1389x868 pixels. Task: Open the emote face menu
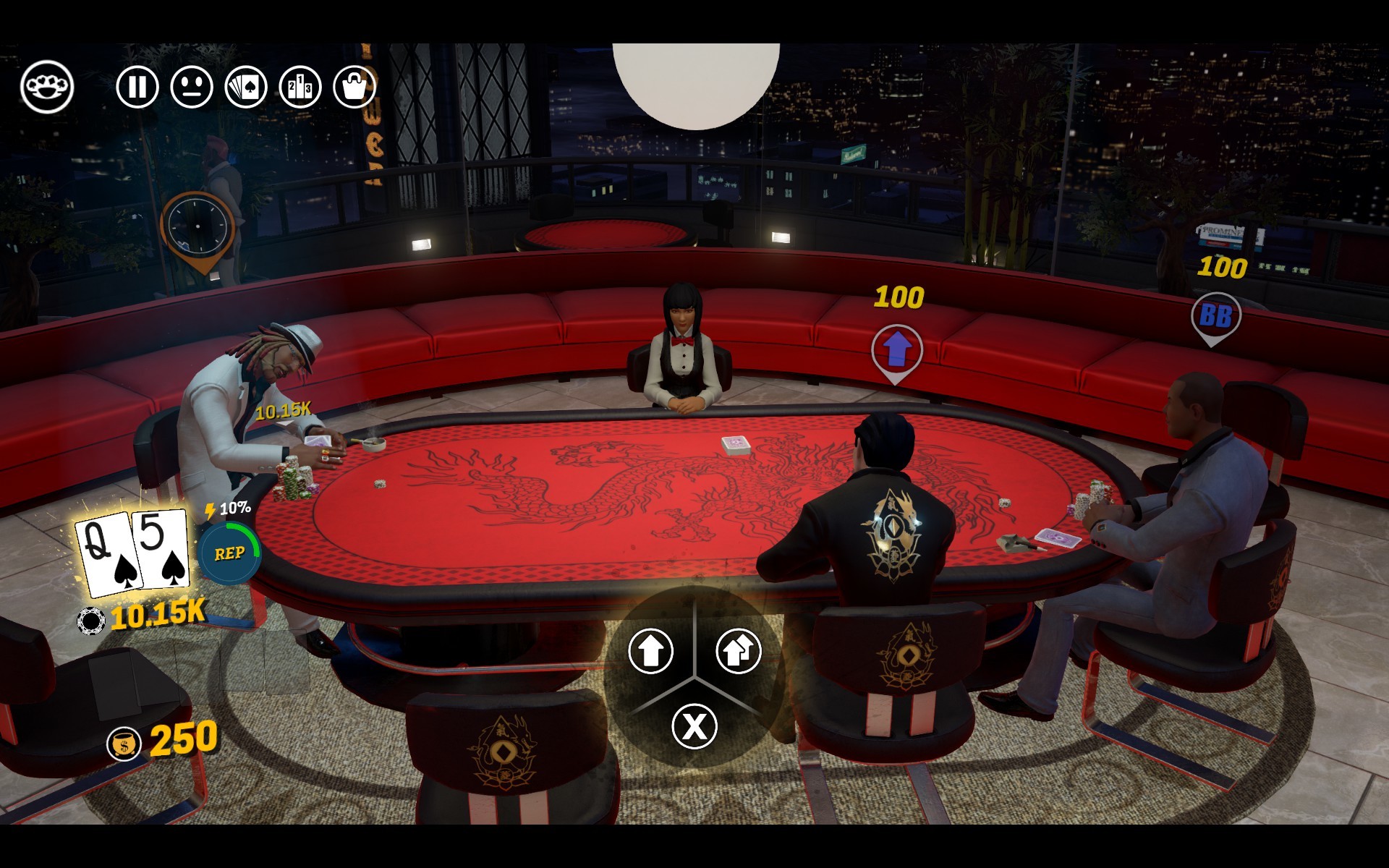coord(192,87)
